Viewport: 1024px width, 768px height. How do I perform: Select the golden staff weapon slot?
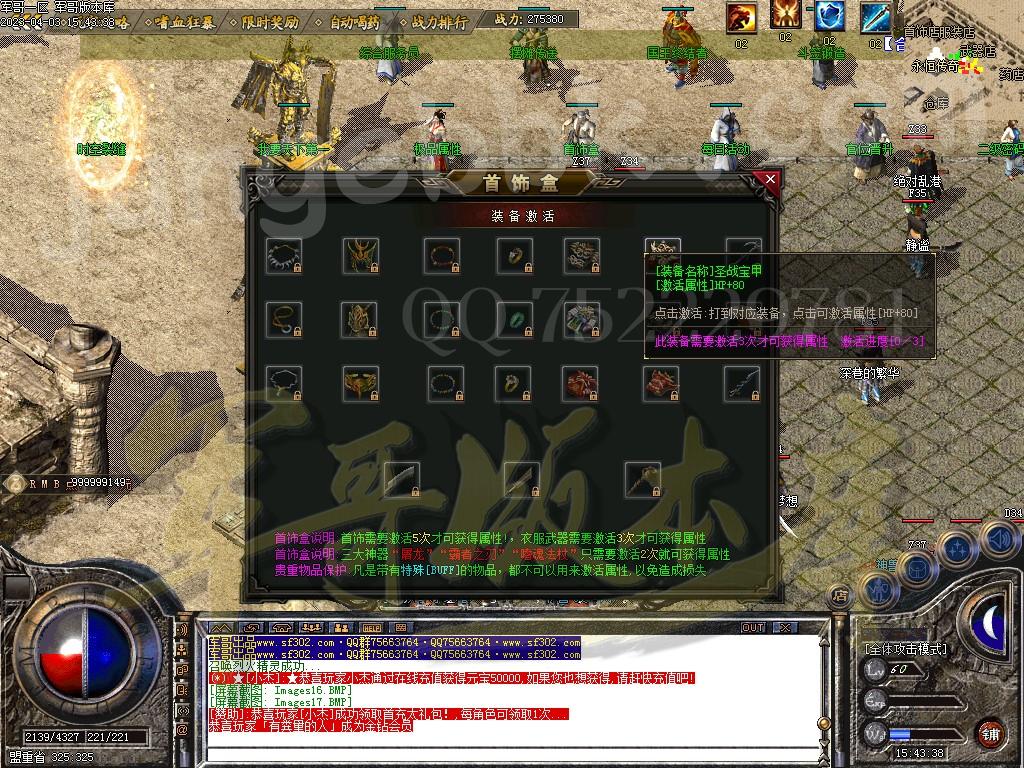click(642, 477)
